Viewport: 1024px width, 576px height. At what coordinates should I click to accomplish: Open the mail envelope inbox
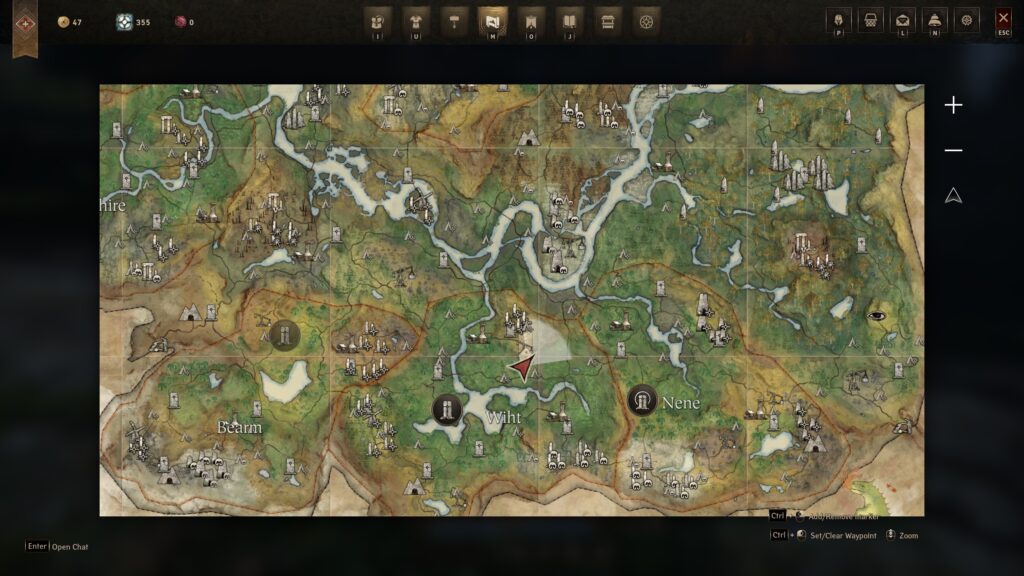pos(903,20)
